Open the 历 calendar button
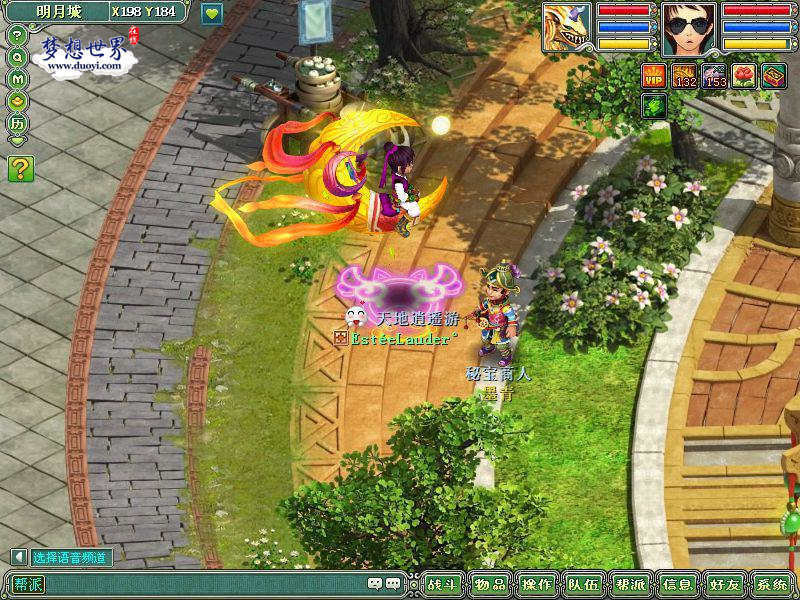This screenshot has height=600, width=800. (x=18, y=123)
